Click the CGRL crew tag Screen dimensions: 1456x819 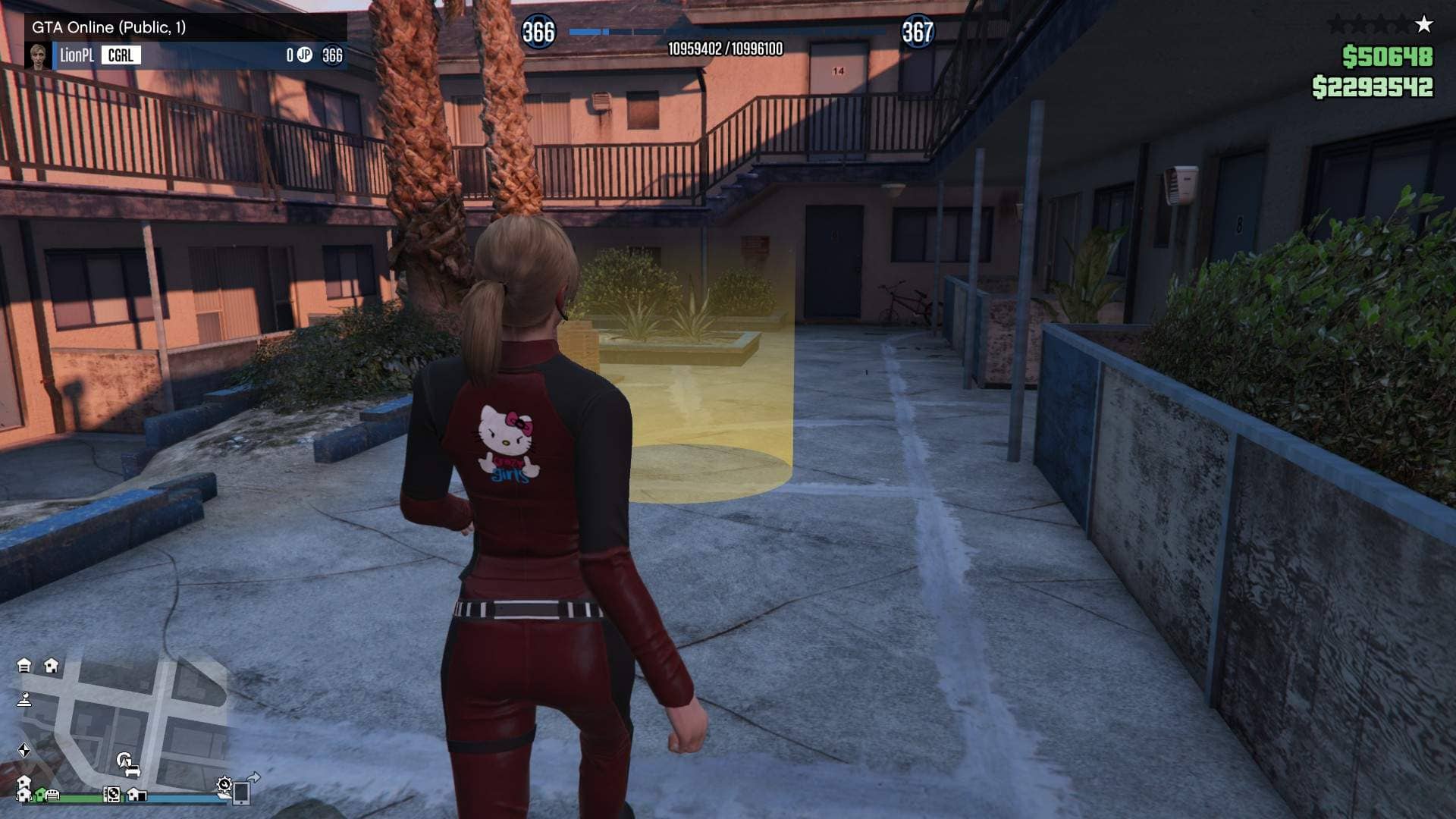point(121,55)
